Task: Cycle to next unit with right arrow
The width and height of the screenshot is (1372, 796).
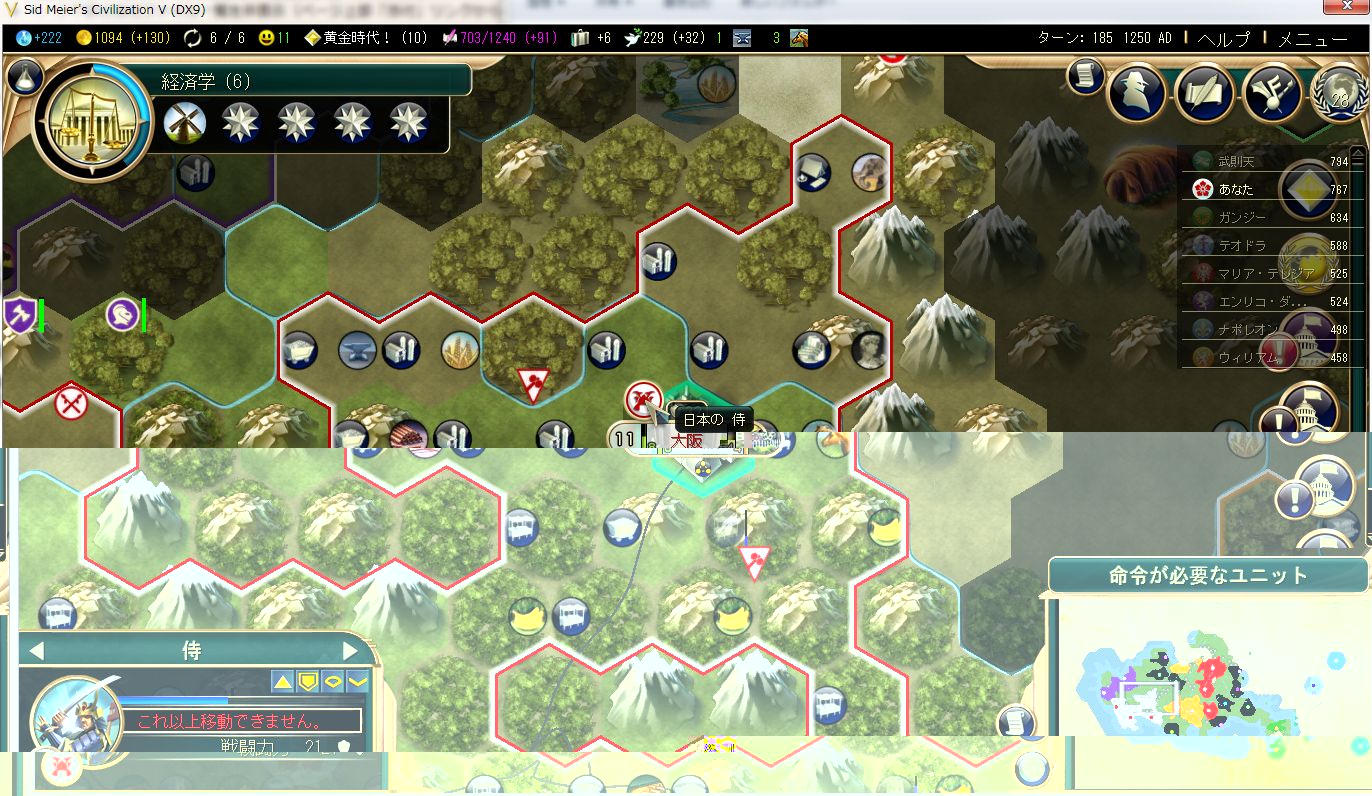Action: coord(350,651)
